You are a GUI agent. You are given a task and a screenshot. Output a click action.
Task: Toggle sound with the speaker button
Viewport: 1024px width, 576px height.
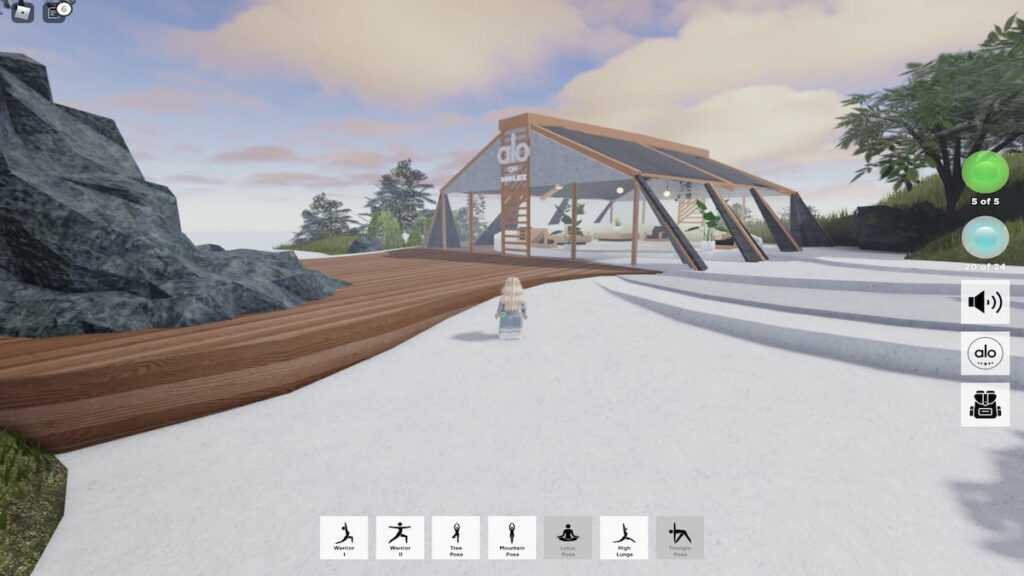(985, 302)
